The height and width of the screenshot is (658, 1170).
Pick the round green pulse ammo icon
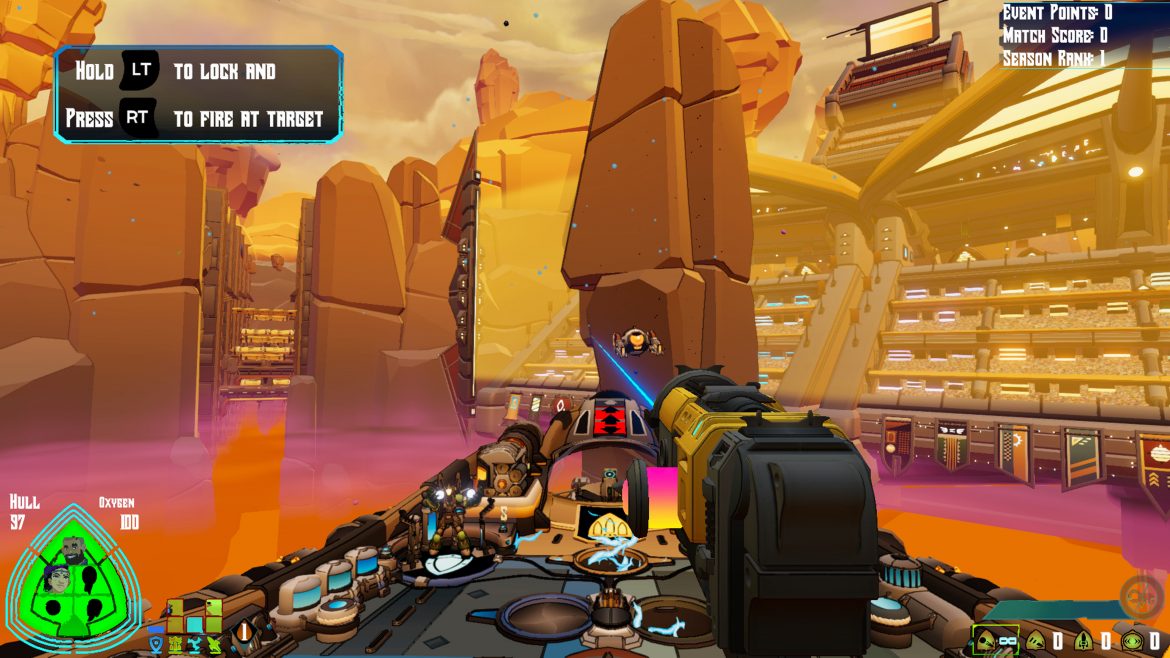1132,640
